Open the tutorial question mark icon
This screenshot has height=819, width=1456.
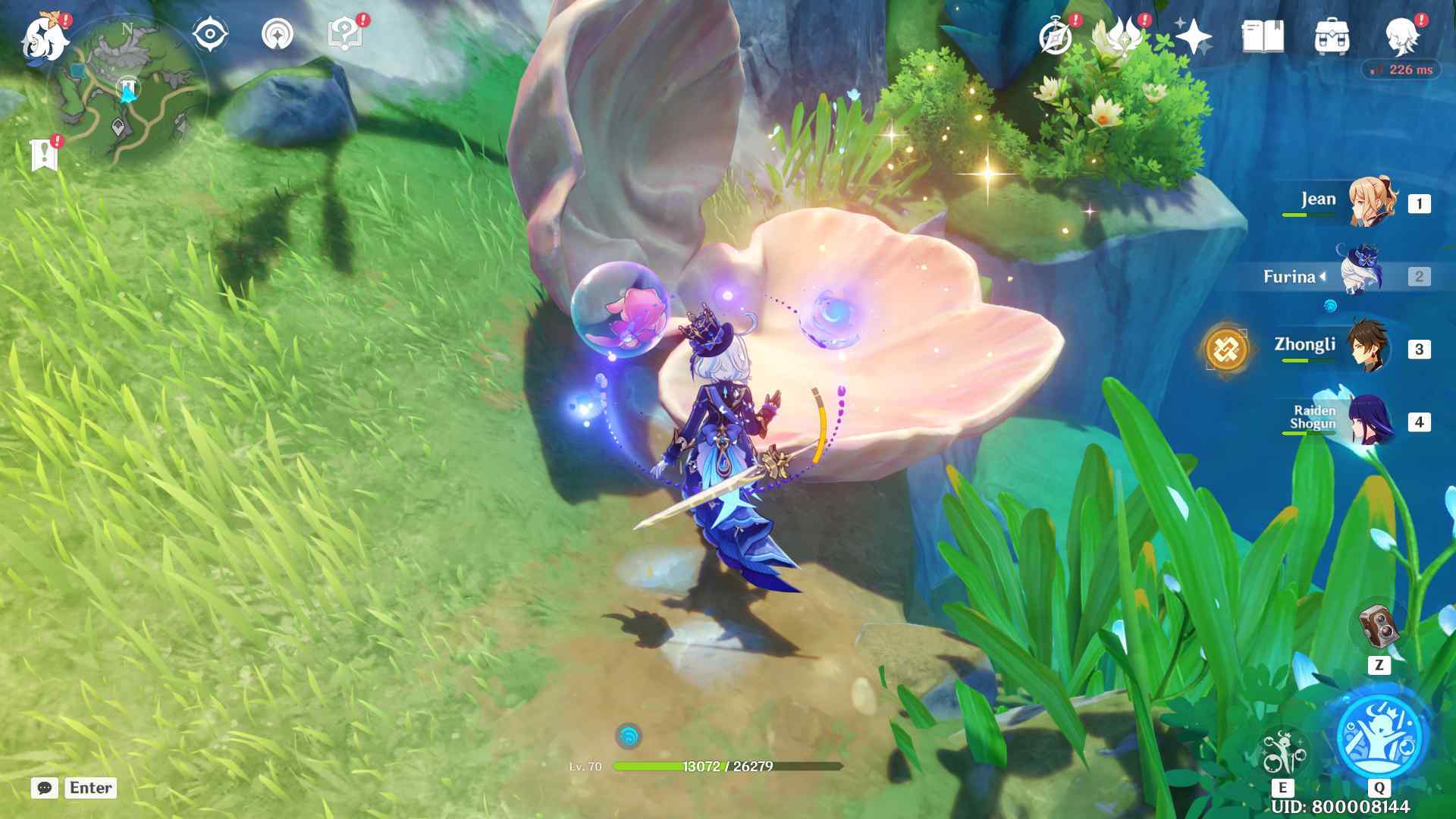pyautogui.click(x=344, y=35)
